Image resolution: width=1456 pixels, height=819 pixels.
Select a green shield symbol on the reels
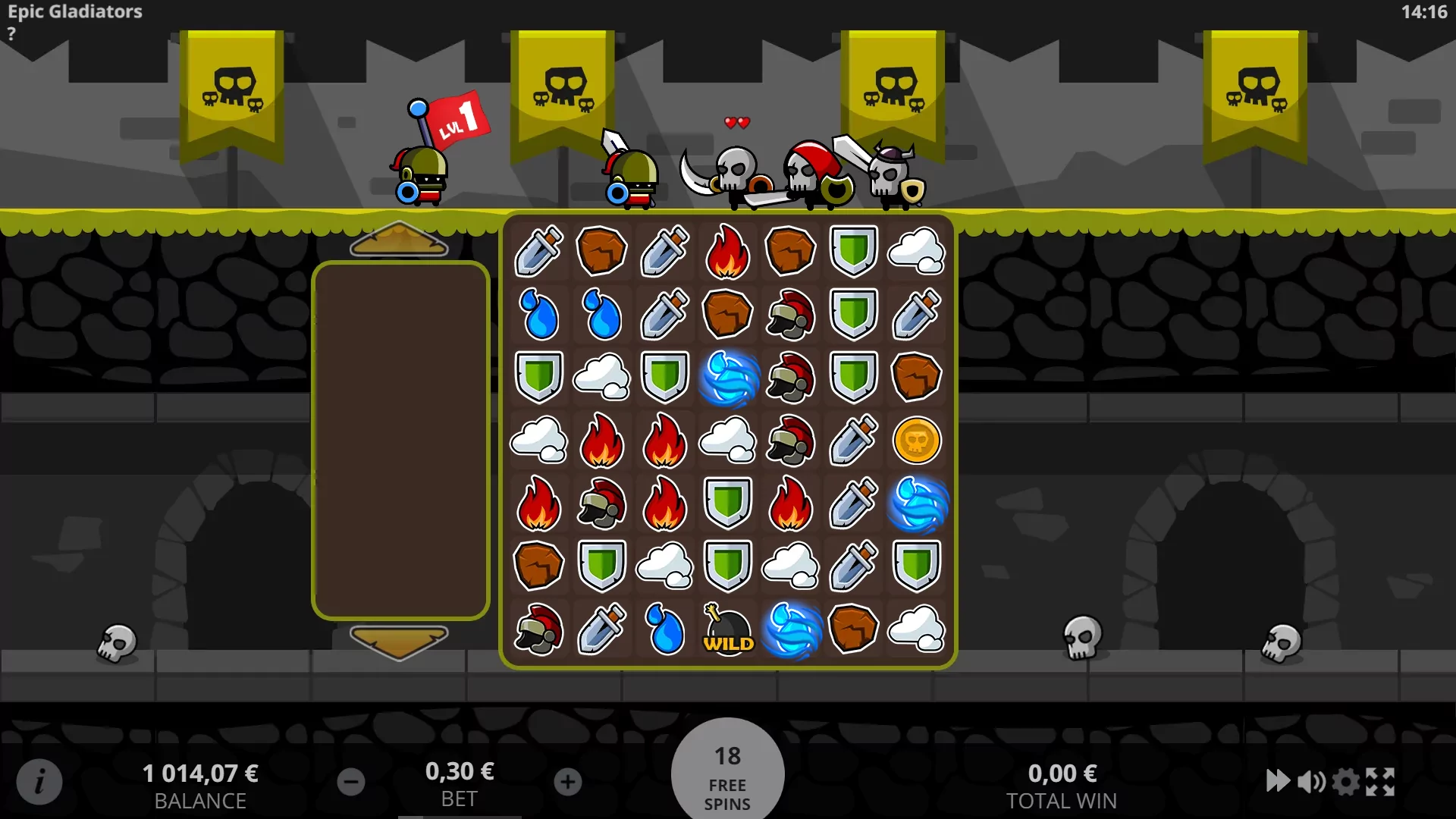click(x=854, y=251)
